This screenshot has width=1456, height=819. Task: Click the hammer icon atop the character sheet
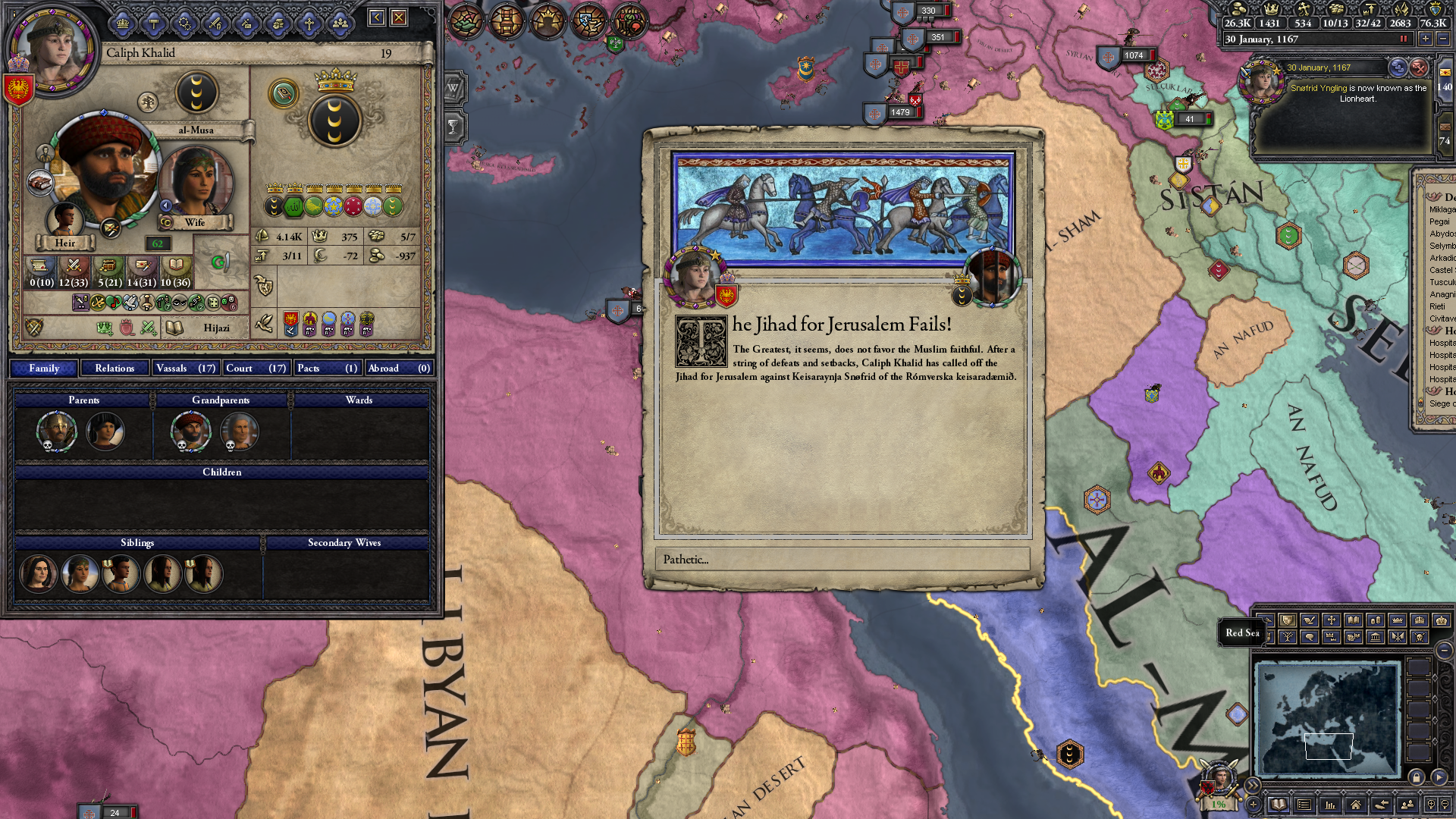click(x=153, y=22)
